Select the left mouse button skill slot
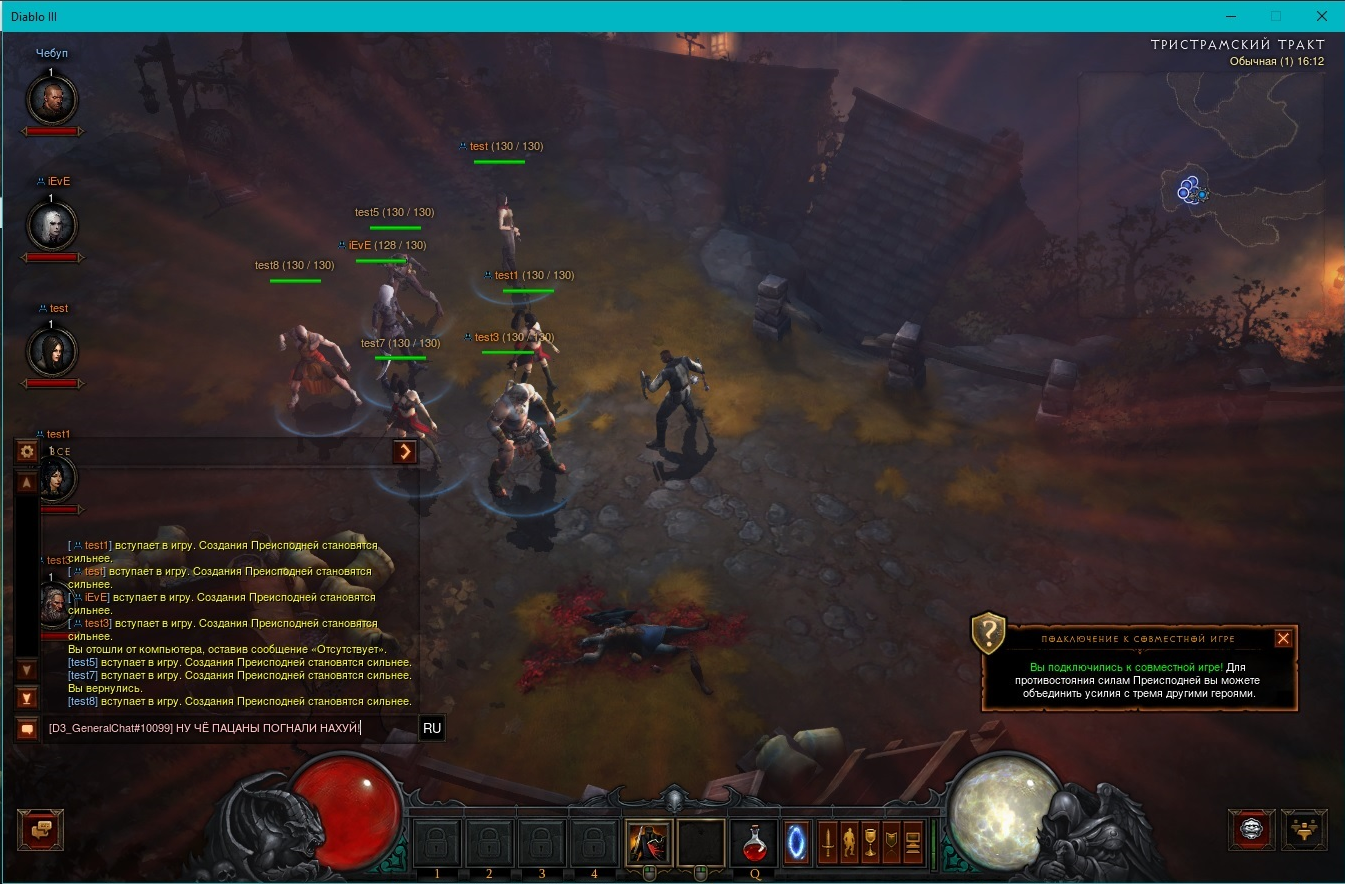The height and width of the screenshot is (884, 1345). click(649, 843)
